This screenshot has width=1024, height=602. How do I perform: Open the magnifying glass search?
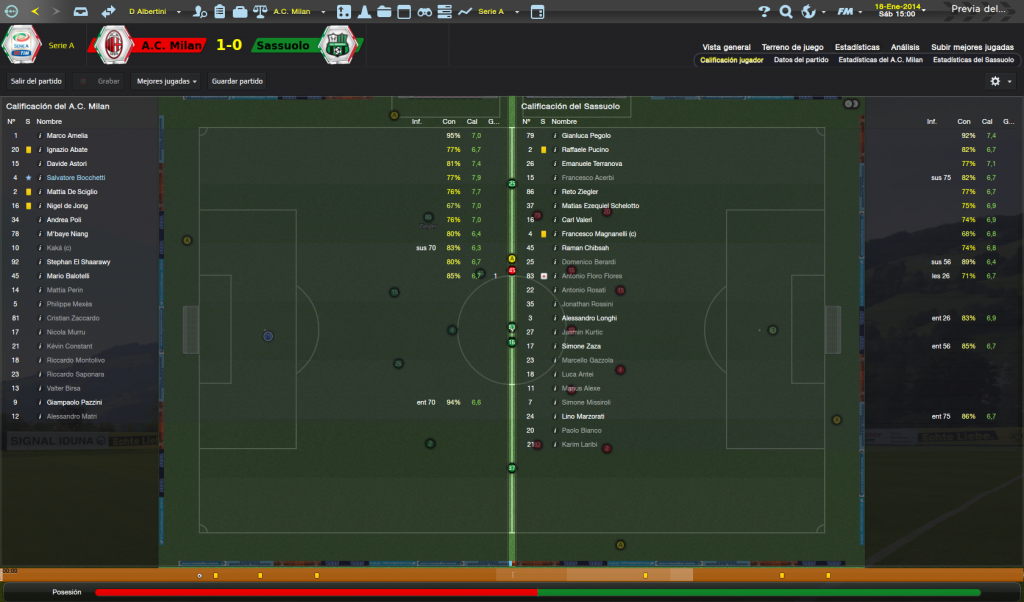point(785,11)
